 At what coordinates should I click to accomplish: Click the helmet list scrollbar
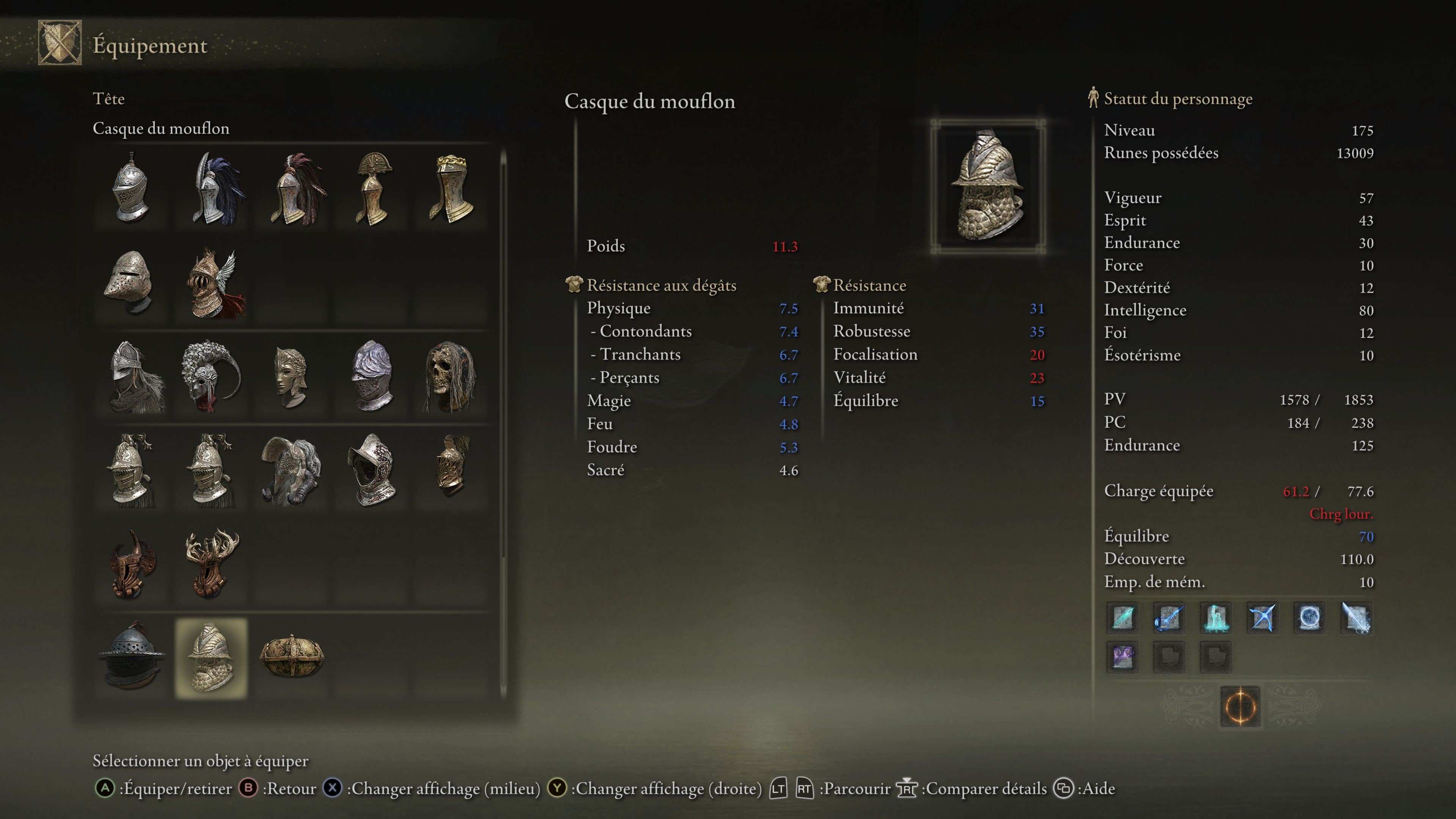(x=503, y=424)
